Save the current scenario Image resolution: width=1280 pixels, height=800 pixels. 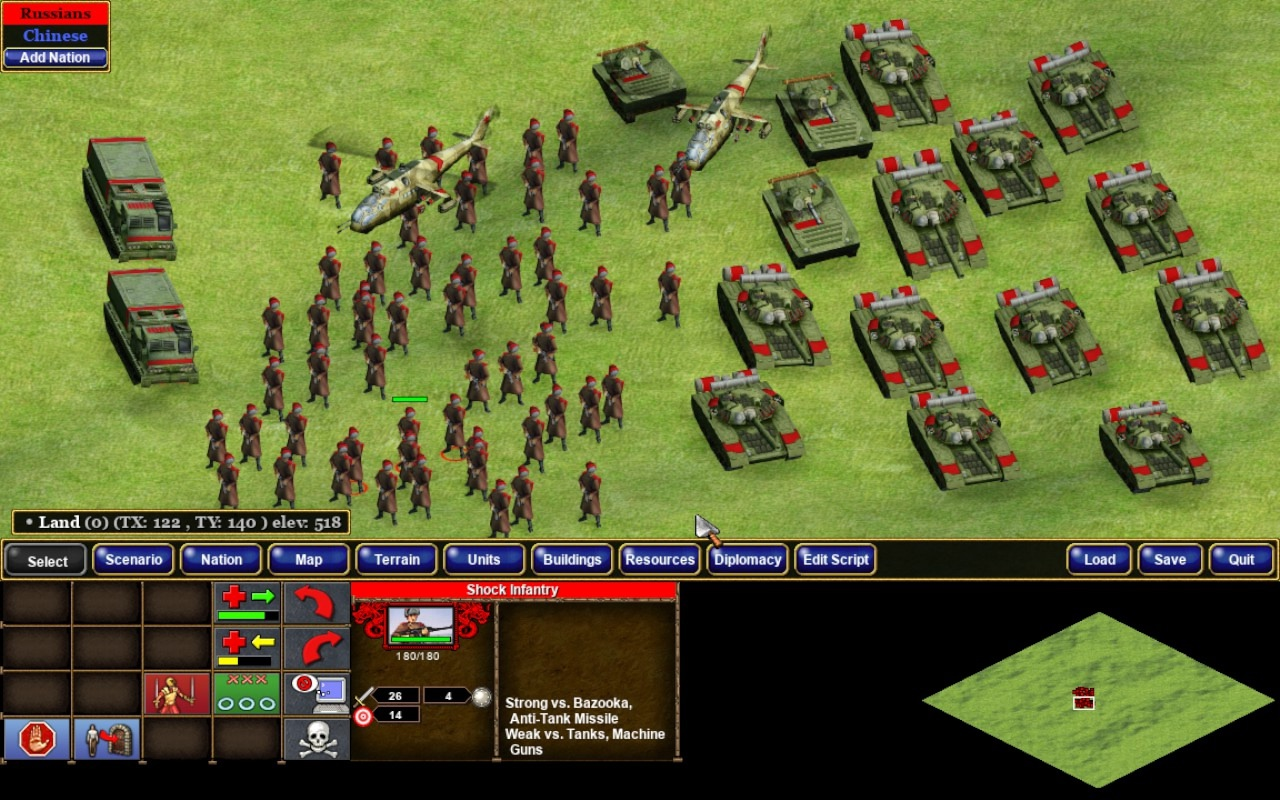1170,560
